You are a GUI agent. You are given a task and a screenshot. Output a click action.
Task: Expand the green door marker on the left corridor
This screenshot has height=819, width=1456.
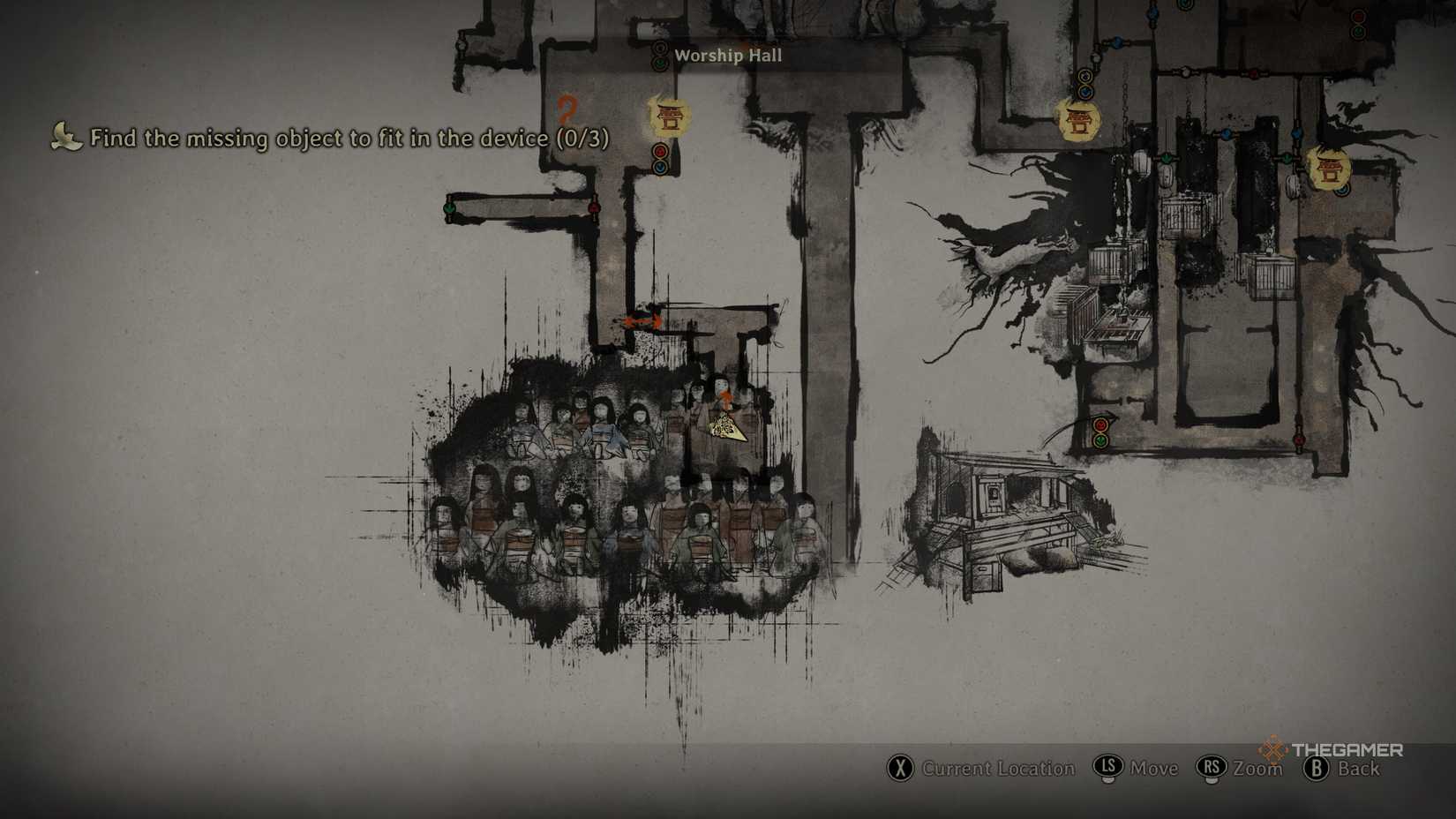point(449,208)
